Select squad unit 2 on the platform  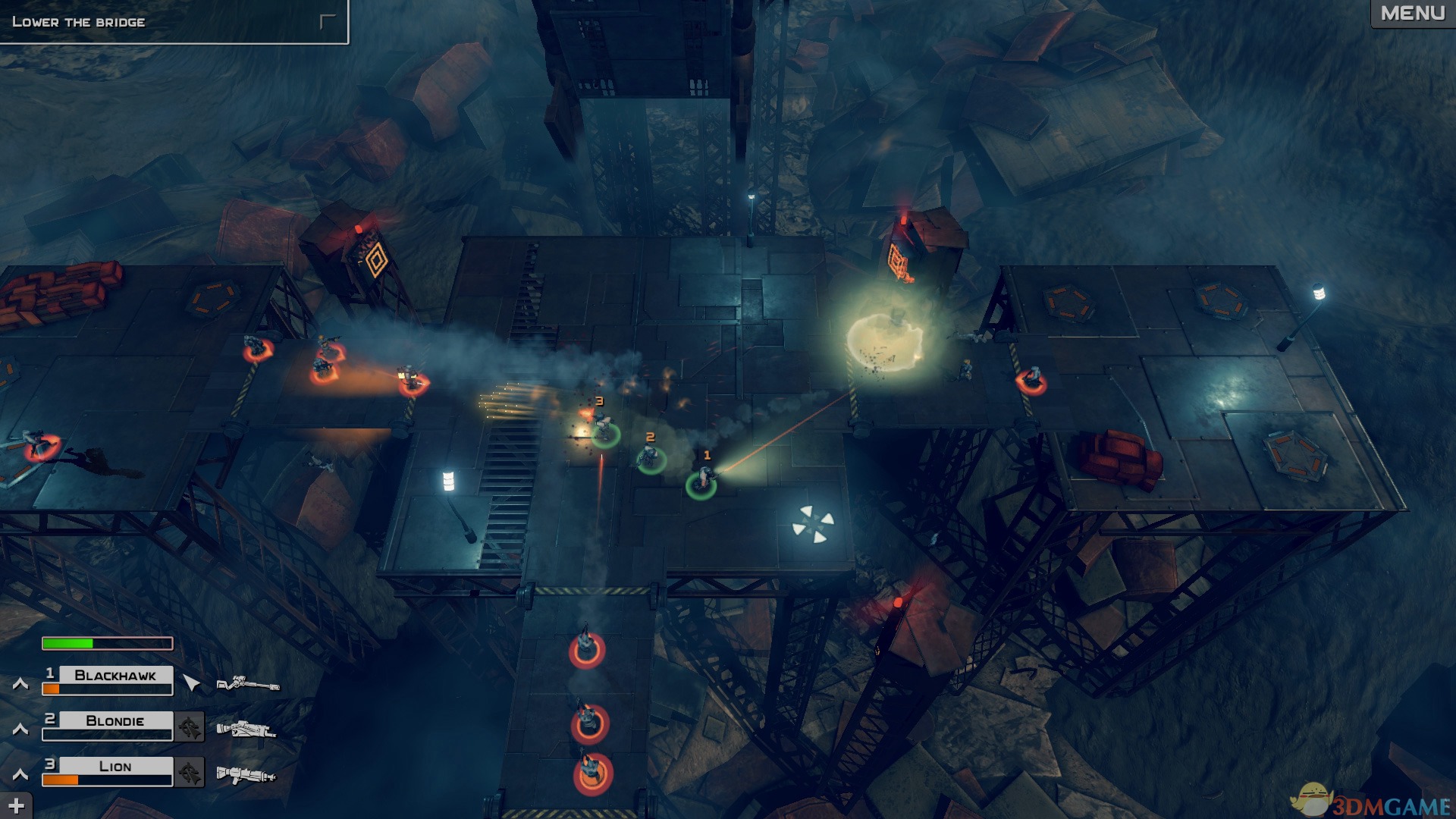click(651, 458)
